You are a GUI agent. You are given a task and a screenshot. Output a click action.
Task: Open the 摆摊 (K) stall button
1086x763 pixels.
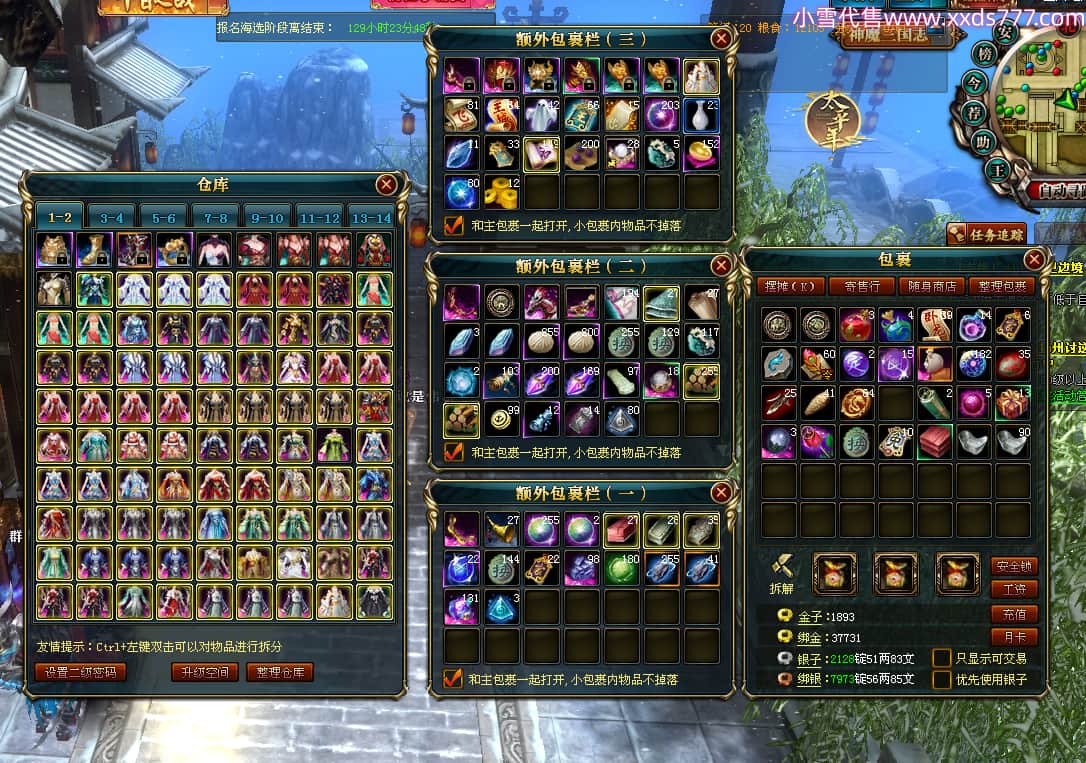[789, 286]
